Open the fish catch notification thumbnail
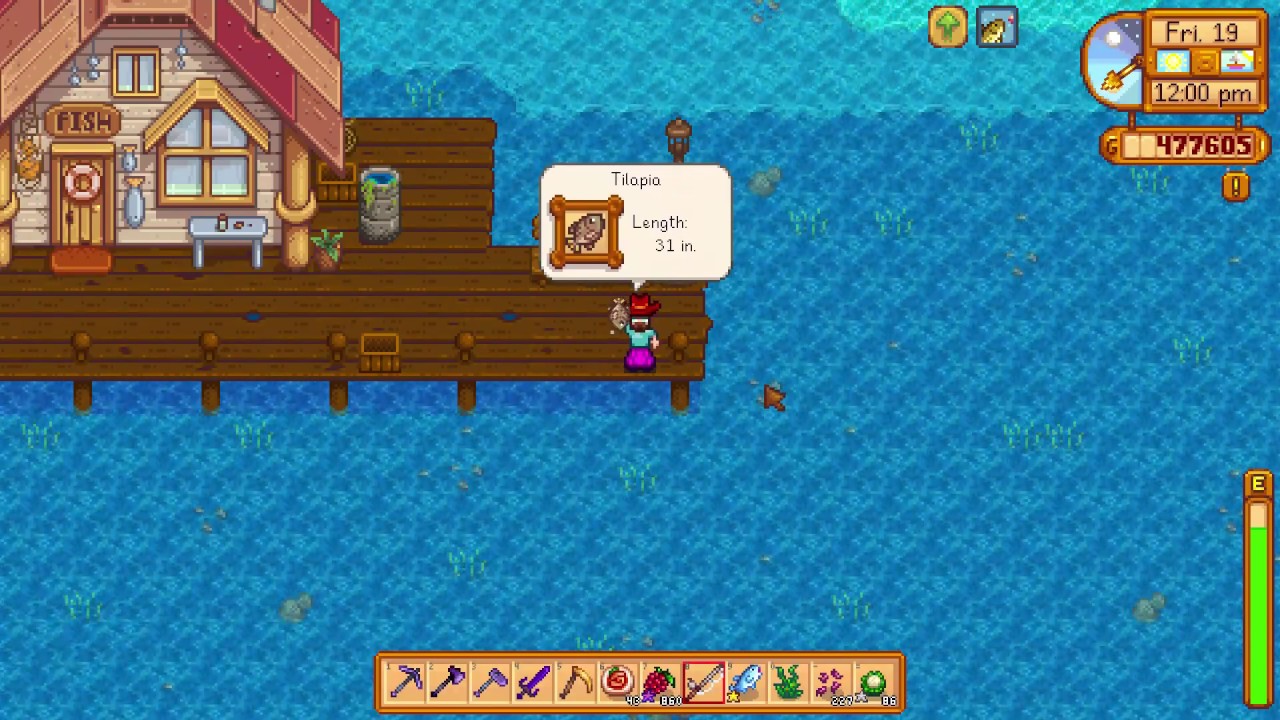This screenshot has height=720, width=1280. tap(997, 28)
